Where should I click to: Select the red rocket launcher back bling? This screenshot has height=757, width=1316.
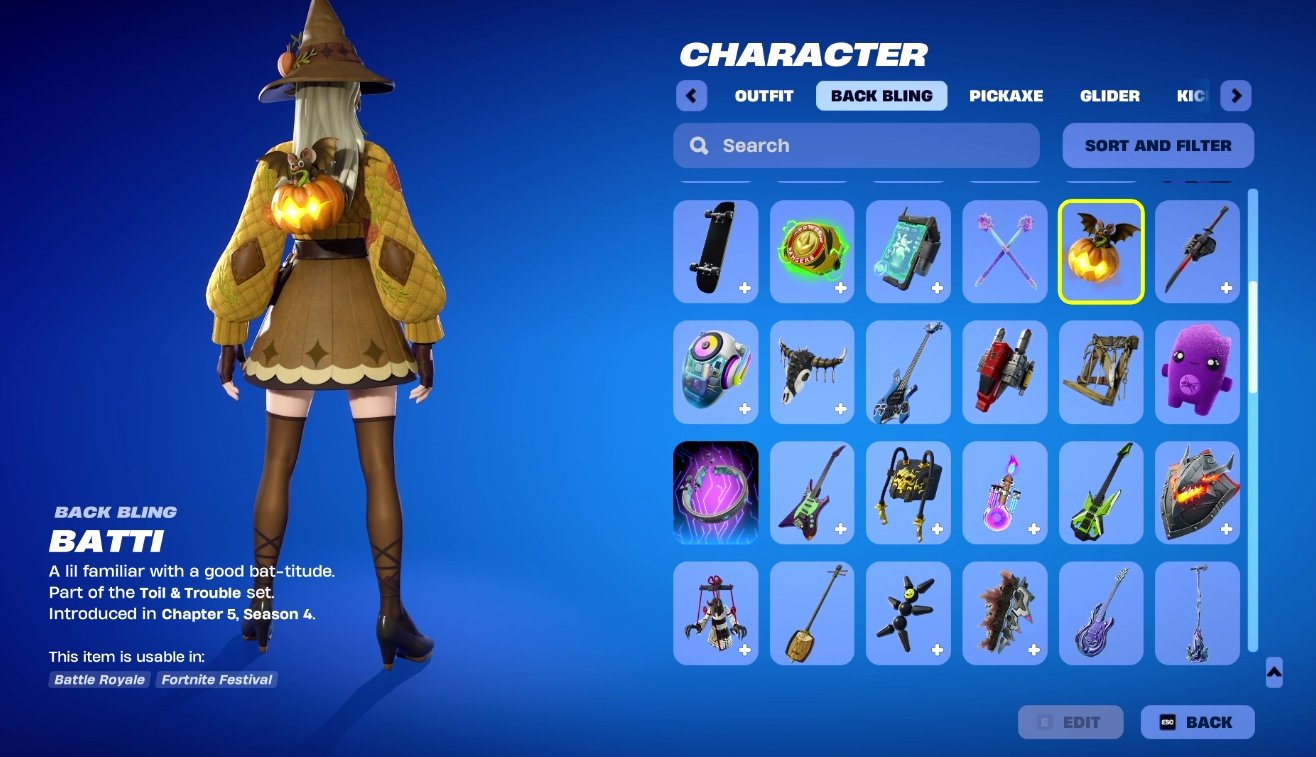point(1004,371)
